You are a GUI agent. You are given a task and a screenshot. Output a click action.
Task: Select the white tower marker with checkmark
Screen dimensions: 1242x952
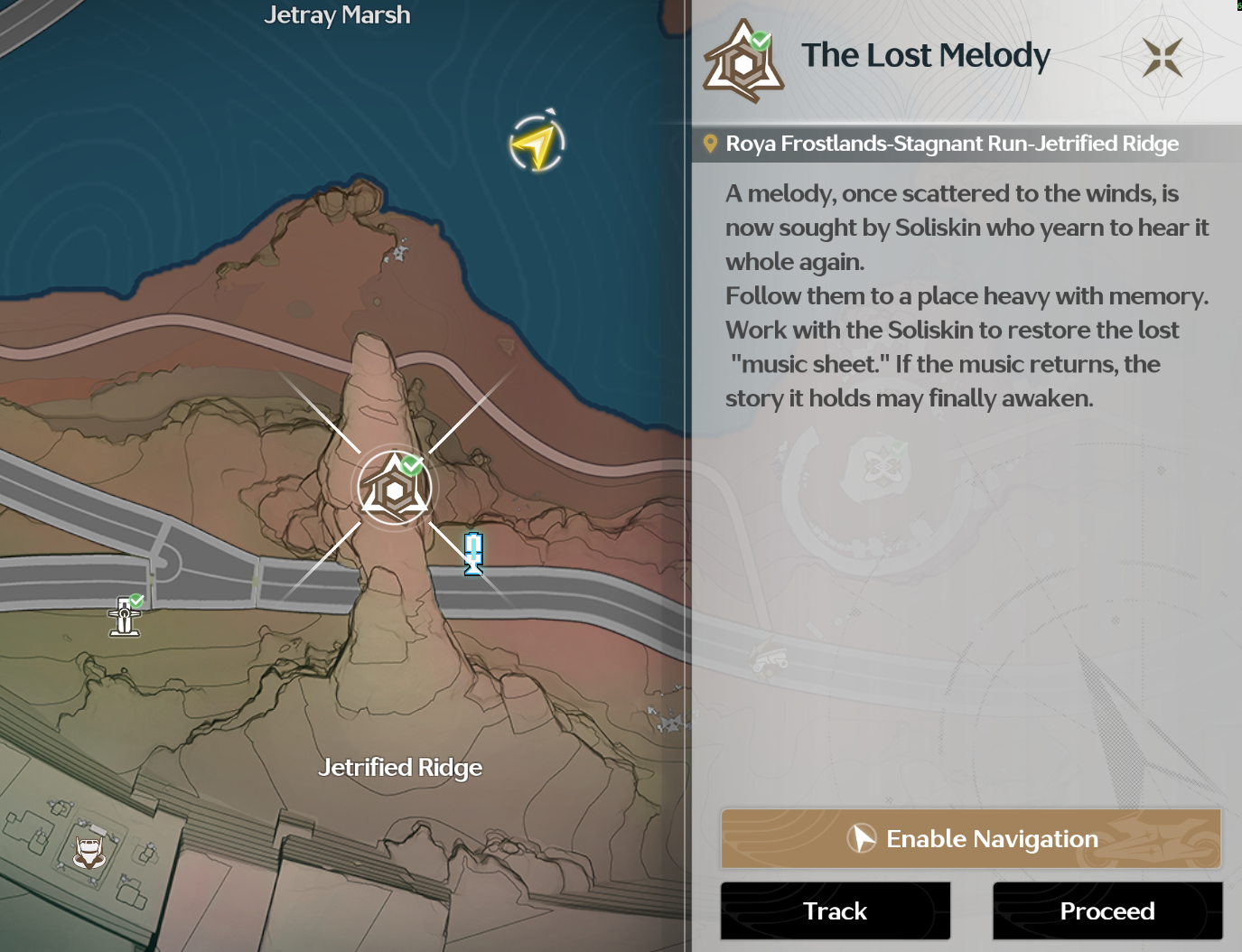tap(126, 616)
